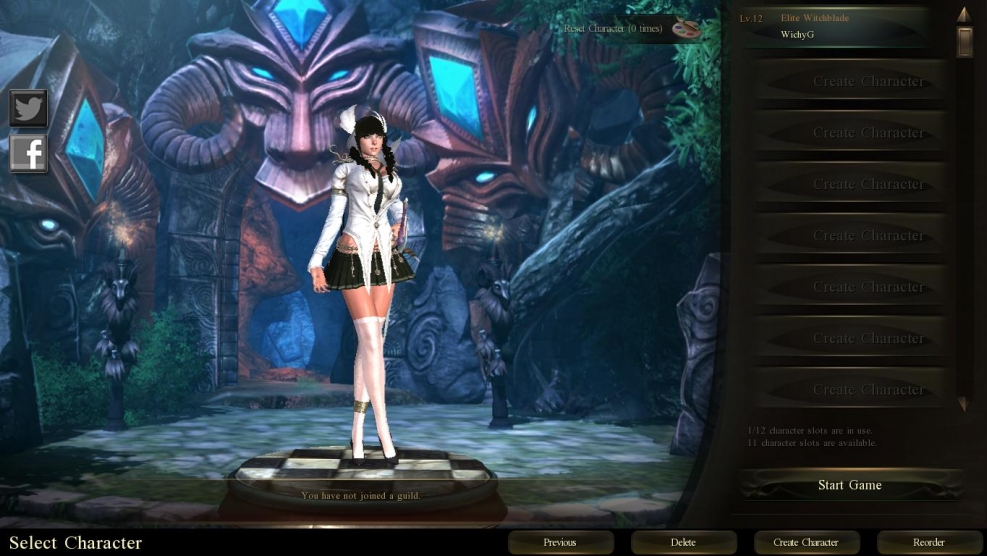This screenshot has width=987, height=556.
Task: Click the Reorder button
Action: tap(929, 542)
